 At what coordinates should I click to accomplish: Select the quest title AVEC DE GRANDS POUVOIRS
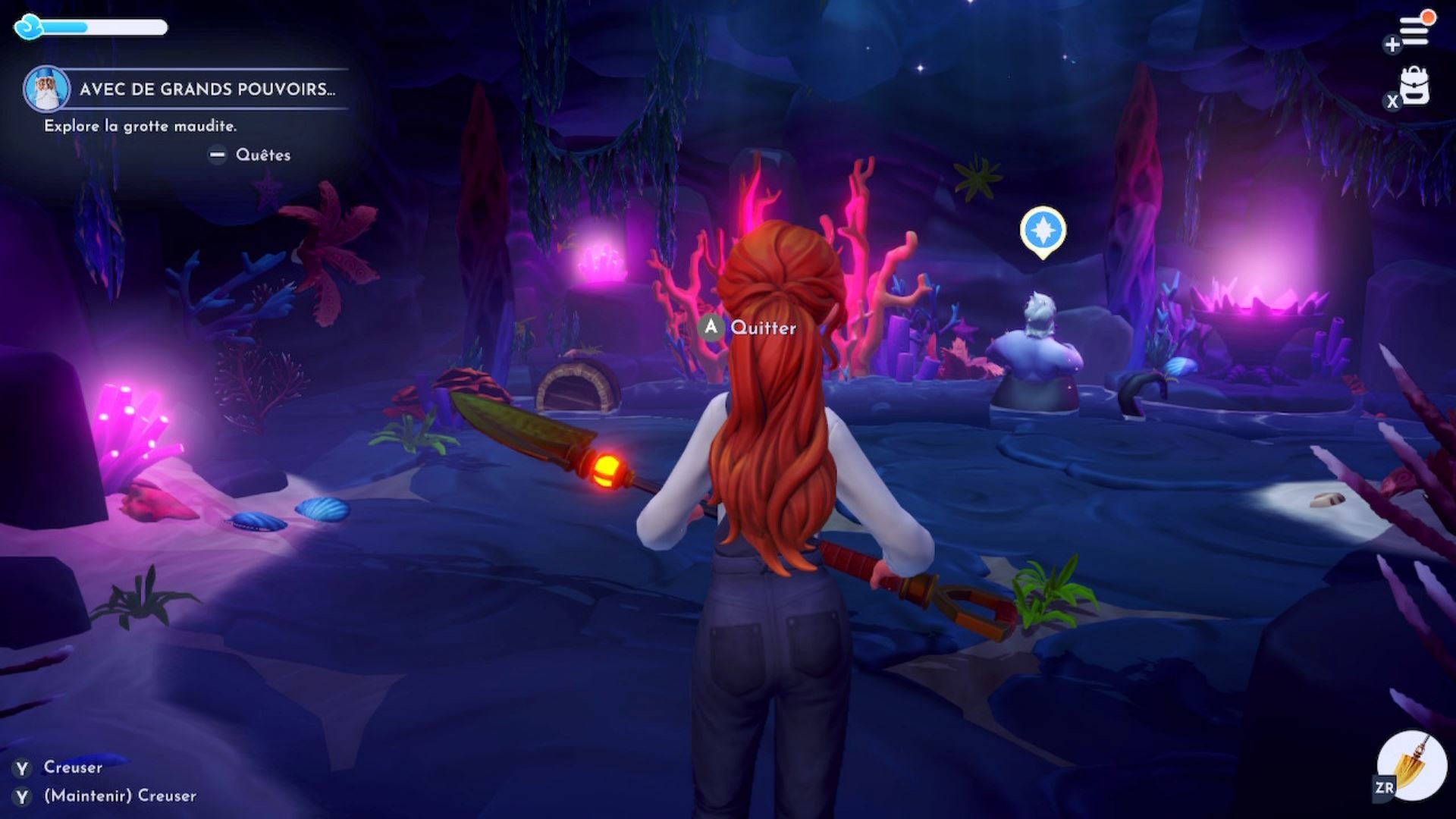(x=205, y=89)
